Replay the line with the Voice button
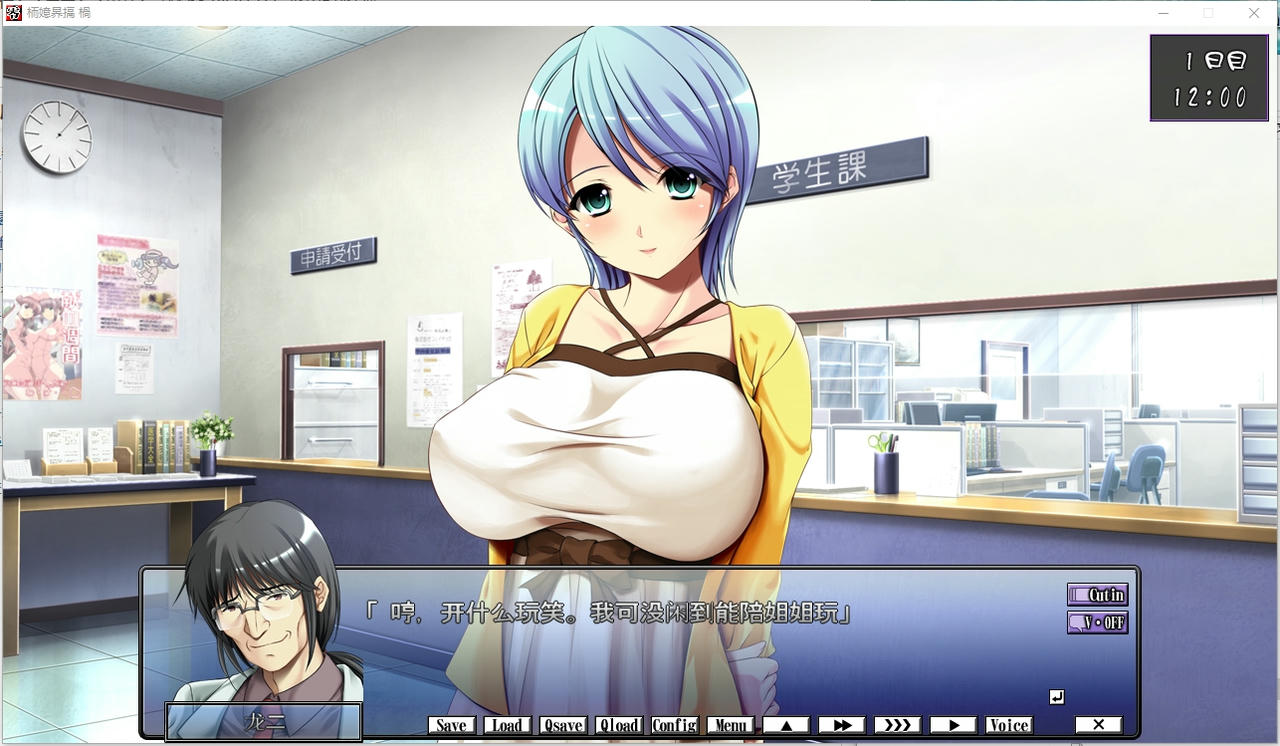Screen dimensions: 1280x746 pos(1009,725)
